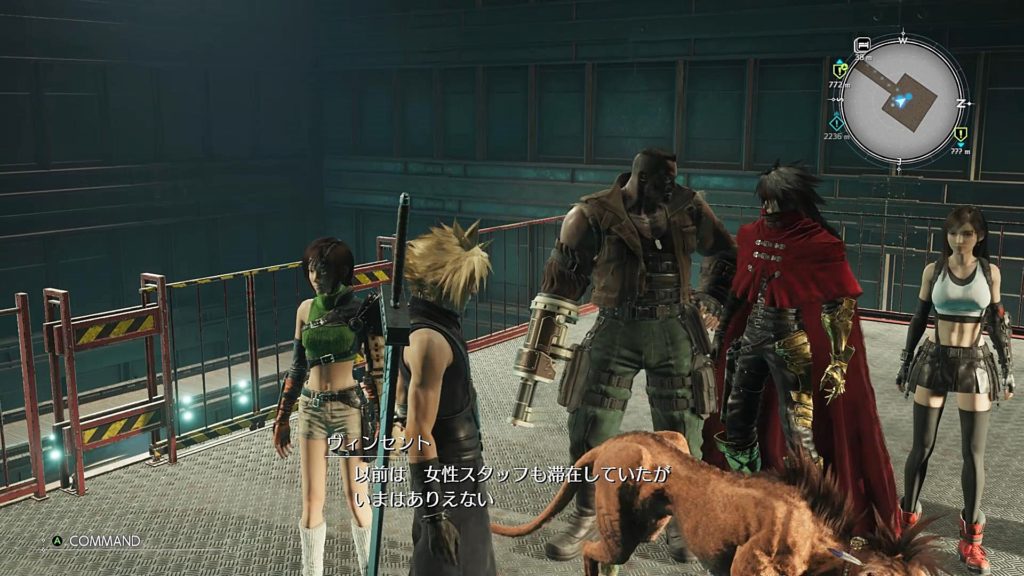Select the yellow exclamation marker at 777 m
The width and height of the screenshot is (1024, 576).
point(961,134)
